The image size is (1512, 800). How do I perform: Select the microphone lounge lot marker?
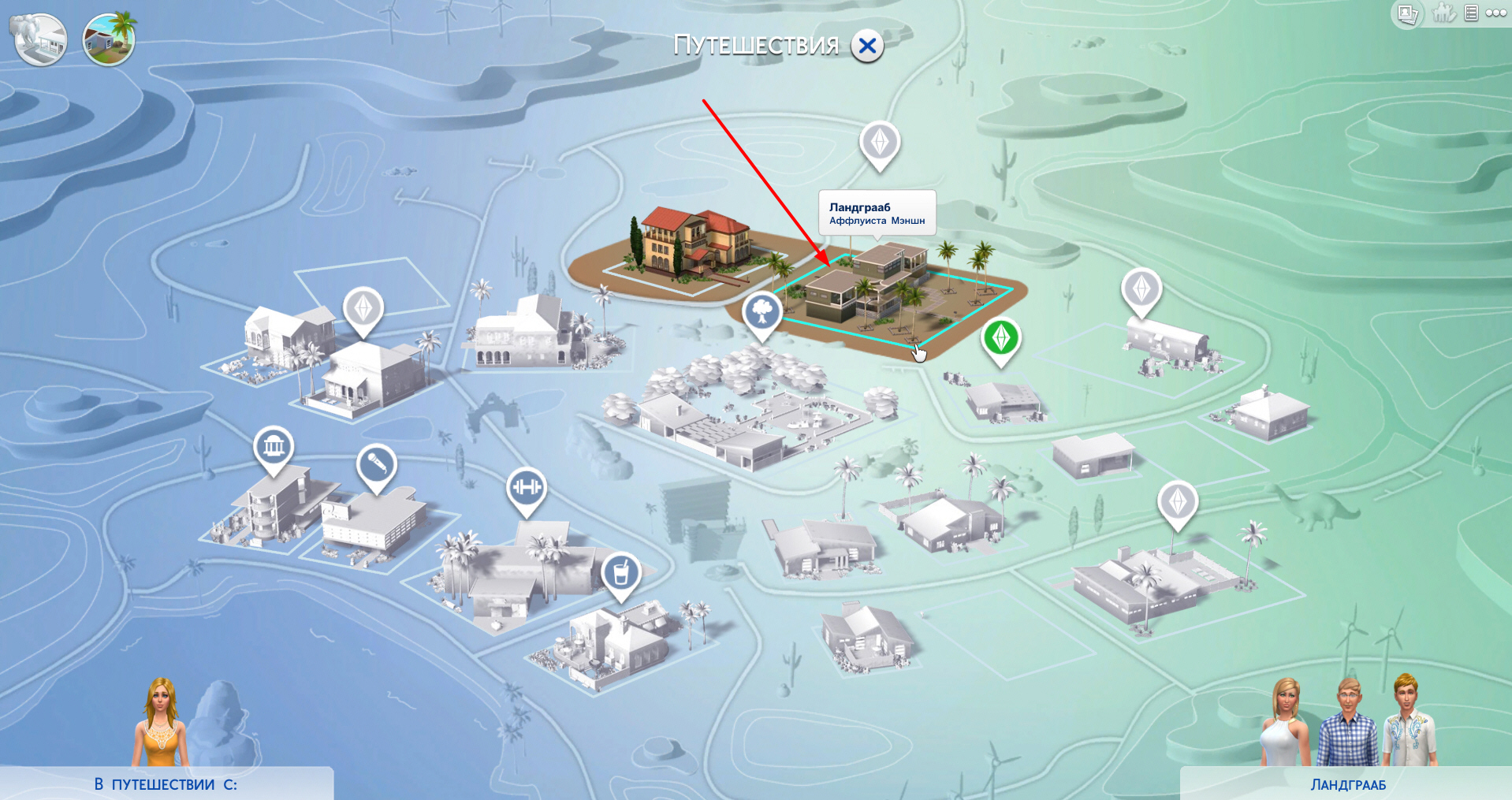(376, 465)
